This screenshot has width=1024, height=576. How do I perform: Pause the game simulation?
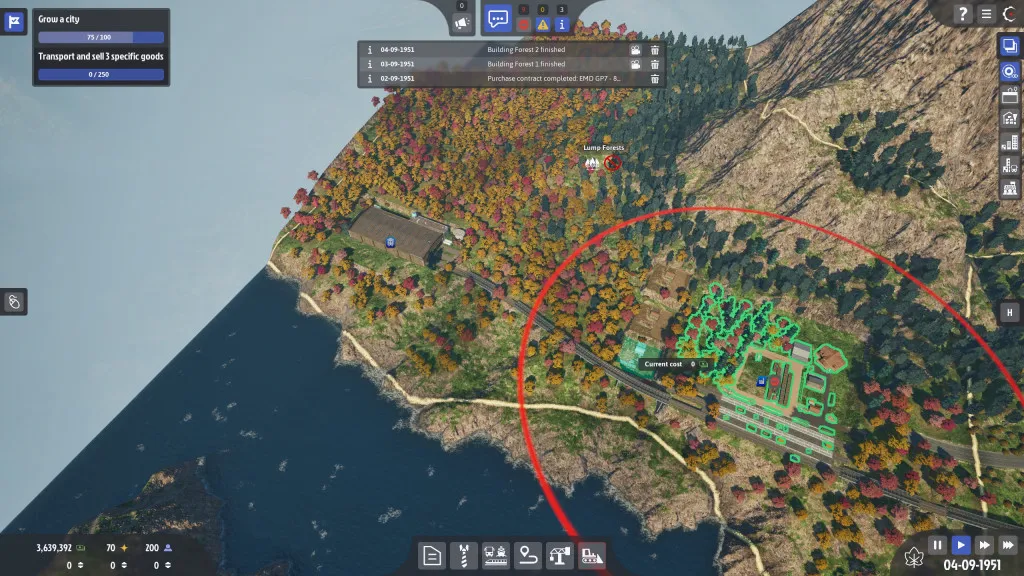pyautogui.click(x=937, y=545)
